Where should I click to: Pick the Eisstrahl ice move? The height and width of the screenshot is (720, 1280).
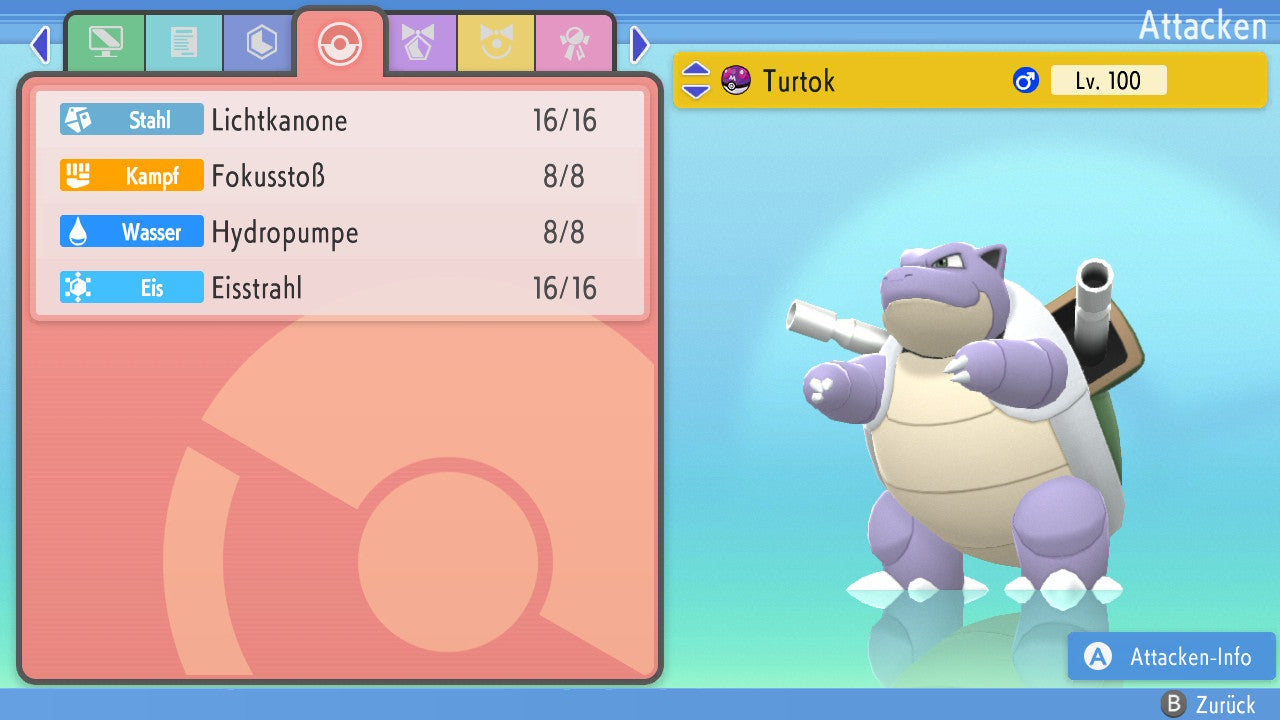point(340,288)
